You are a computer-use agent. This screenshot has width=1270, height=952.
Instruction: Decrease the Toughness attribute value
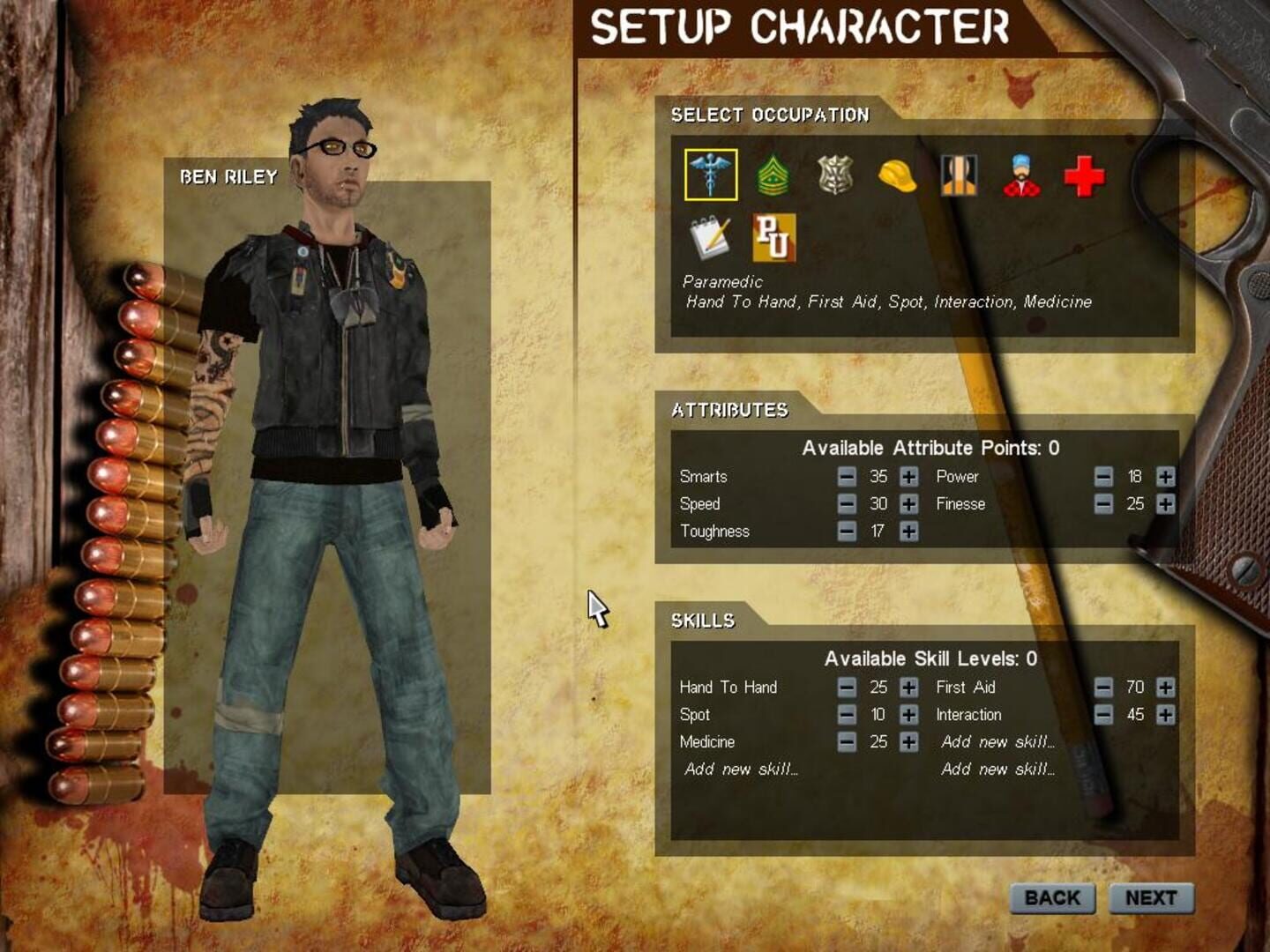pos(848,532)
